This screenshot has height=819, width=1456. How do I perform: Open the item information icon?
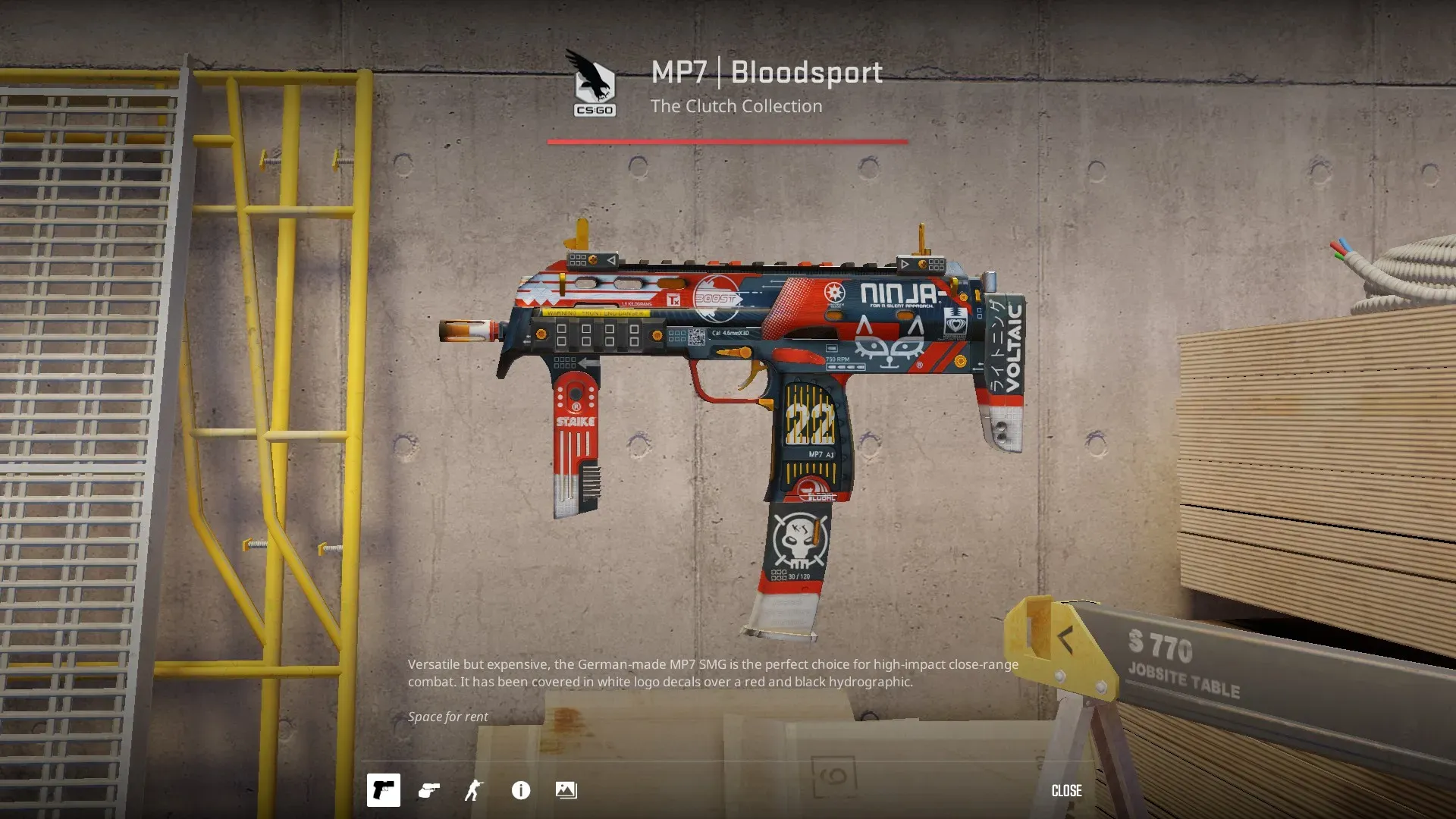coord(521,790)
